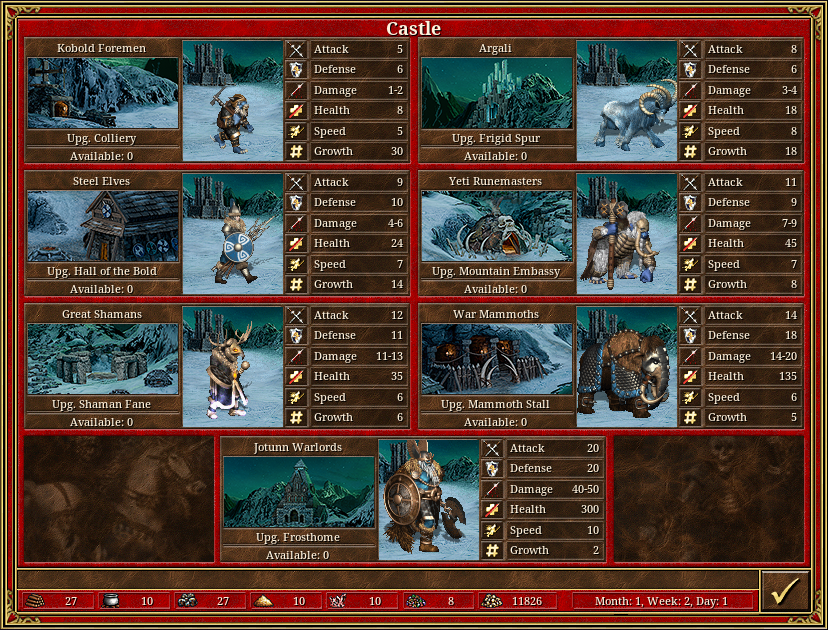828x630 pixels.
Task: Click the Argali ram creature portrait
Action: click(627, 100)
